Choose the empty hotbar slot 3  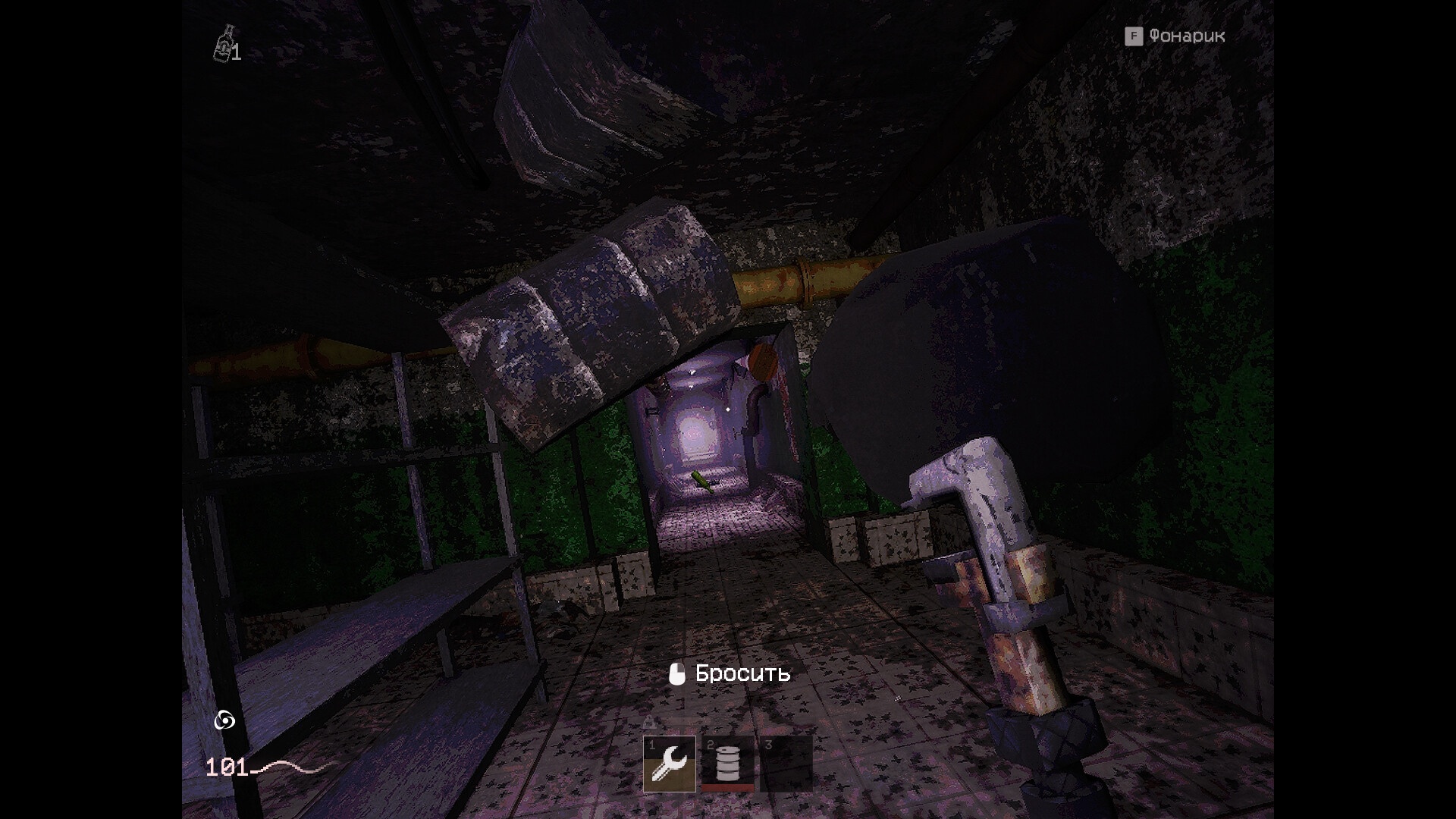tap(786, 764)
